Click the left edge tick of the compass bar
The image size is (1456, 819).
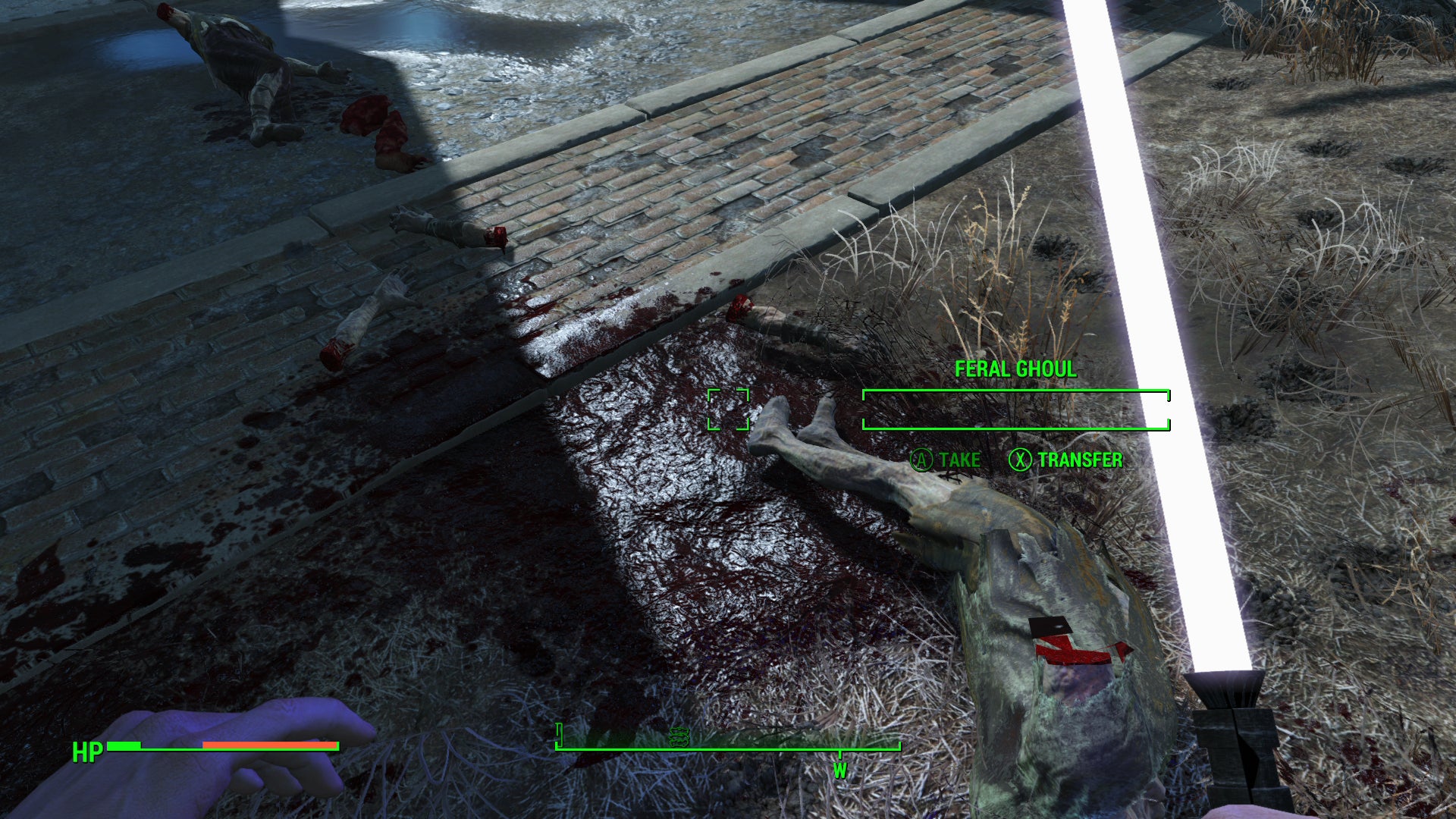(559, 734)
